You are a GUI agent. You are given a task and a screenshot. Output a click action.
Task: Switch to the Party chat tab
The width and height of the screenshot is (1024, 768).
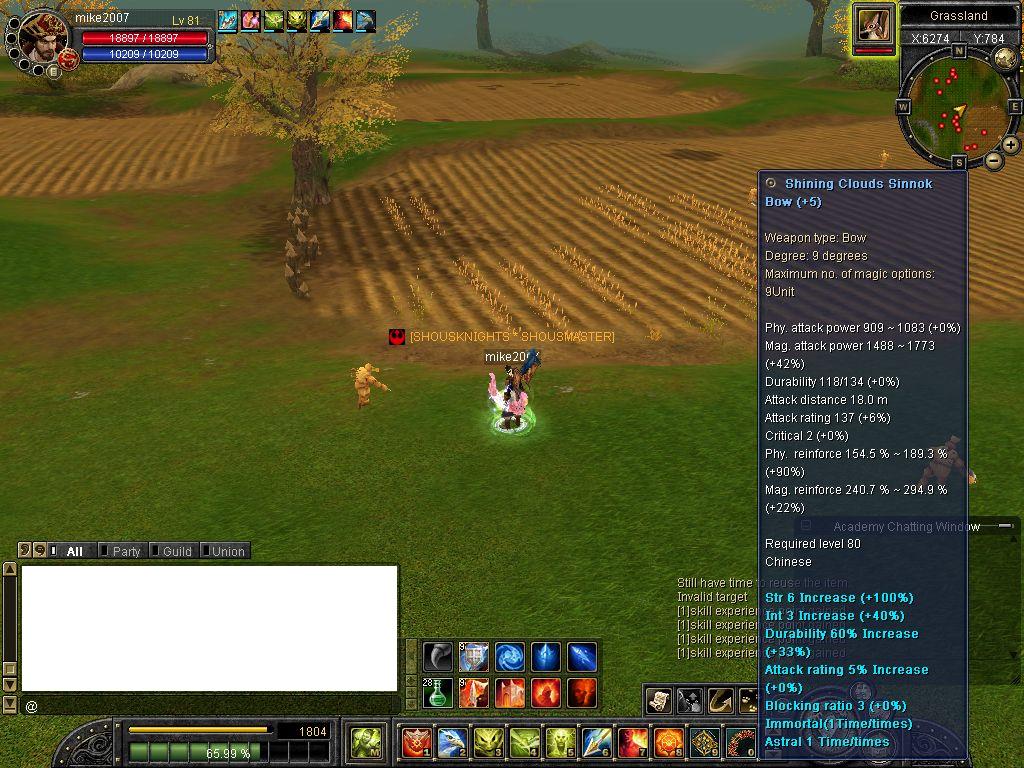[x=125, y=551]
